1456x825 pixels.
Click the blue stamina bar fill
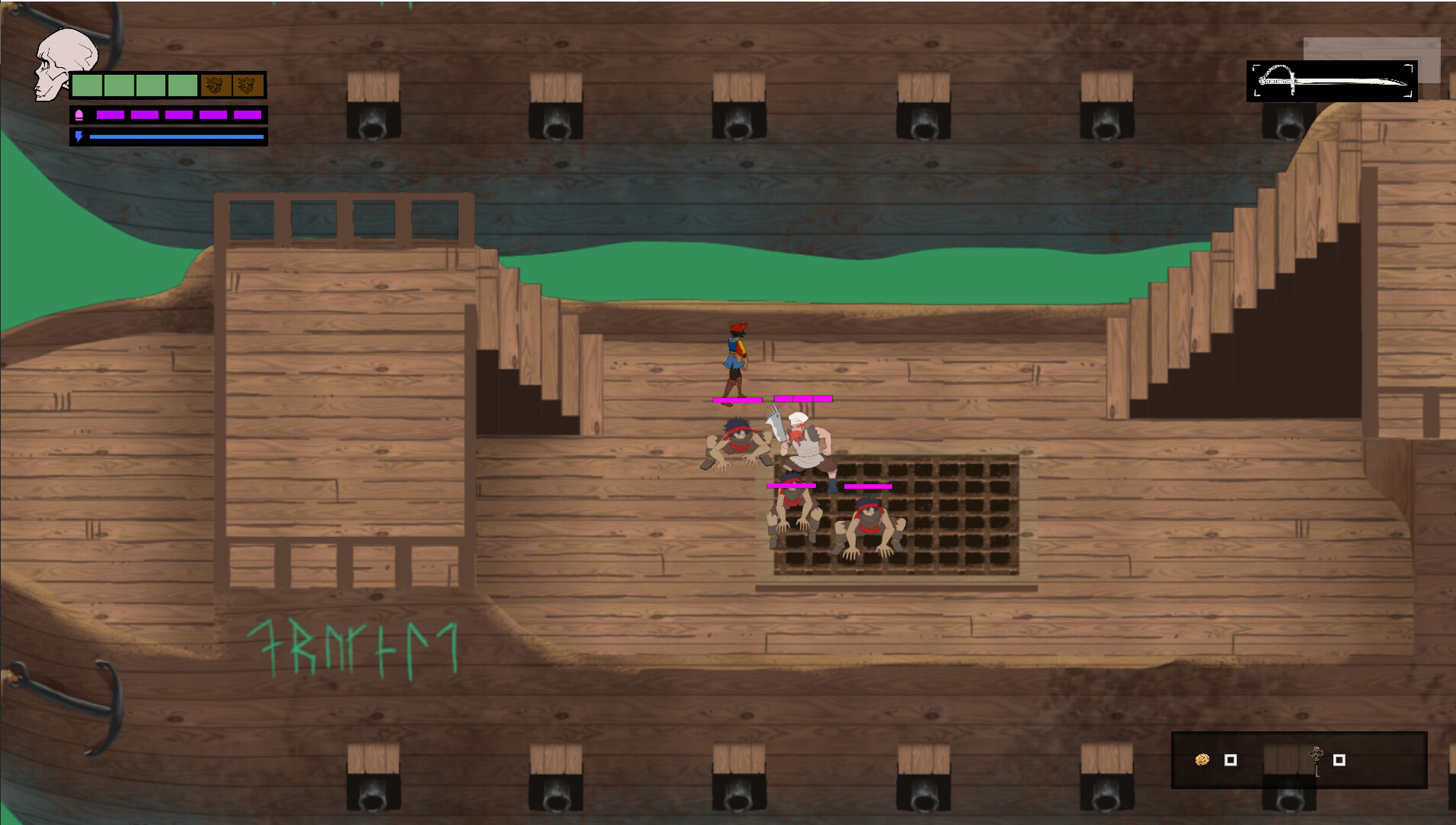point(176,137)
